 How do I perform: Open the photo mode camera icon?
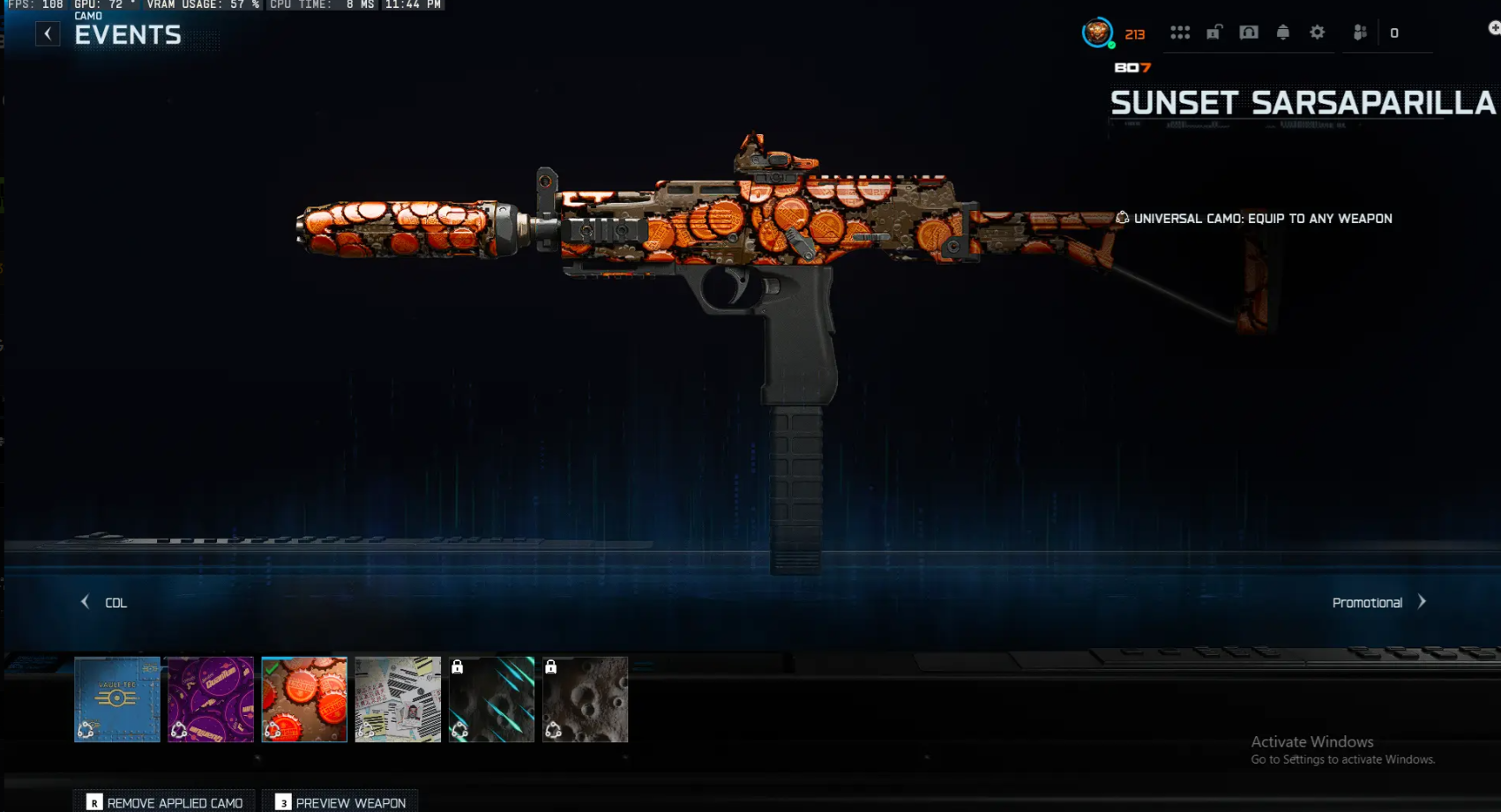1249,32
